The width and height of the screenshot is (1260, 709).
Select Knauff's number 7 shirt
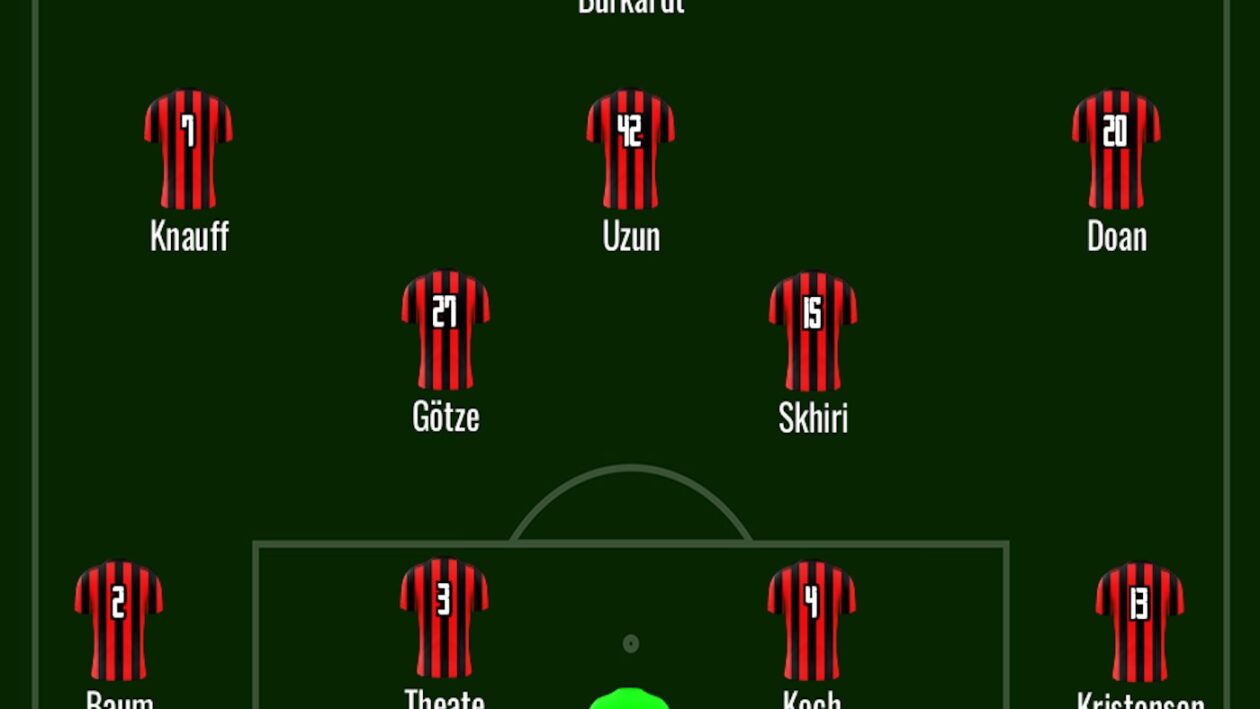(x=188, y=149)
